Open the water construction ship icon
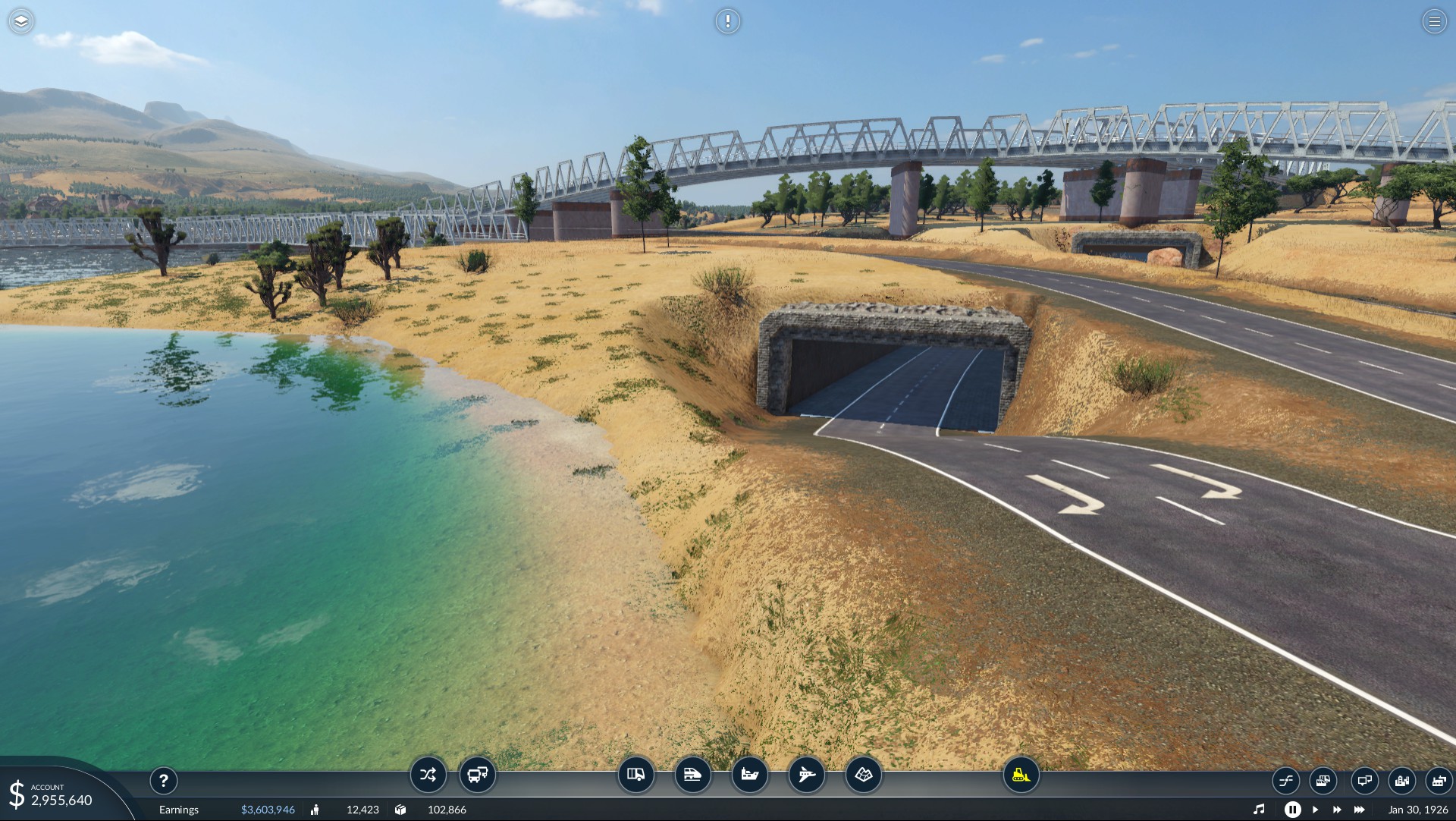This screenshot has width=1456, height=821. coord(749,775)
